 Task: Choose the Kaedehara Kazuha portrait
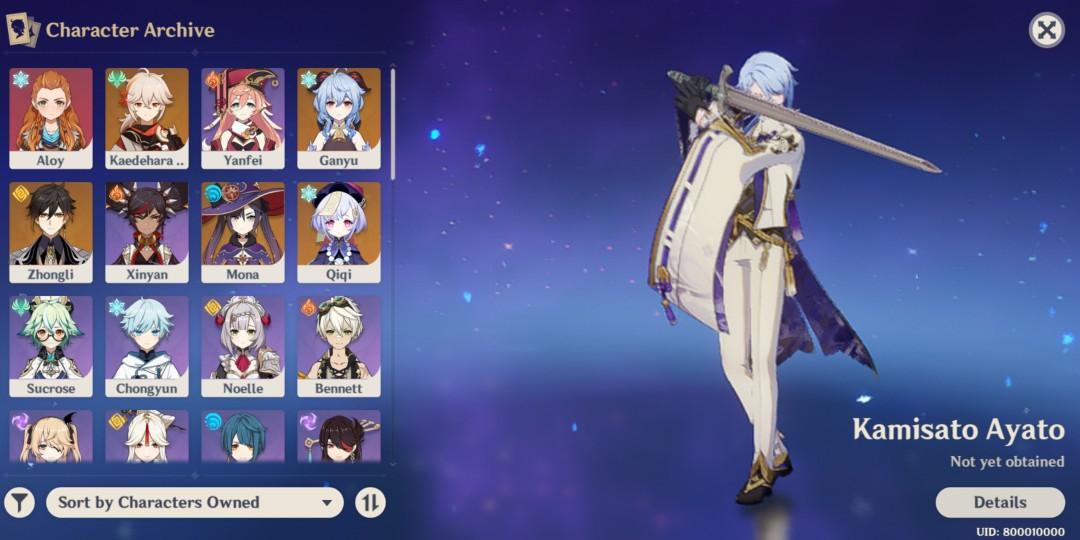147,118
